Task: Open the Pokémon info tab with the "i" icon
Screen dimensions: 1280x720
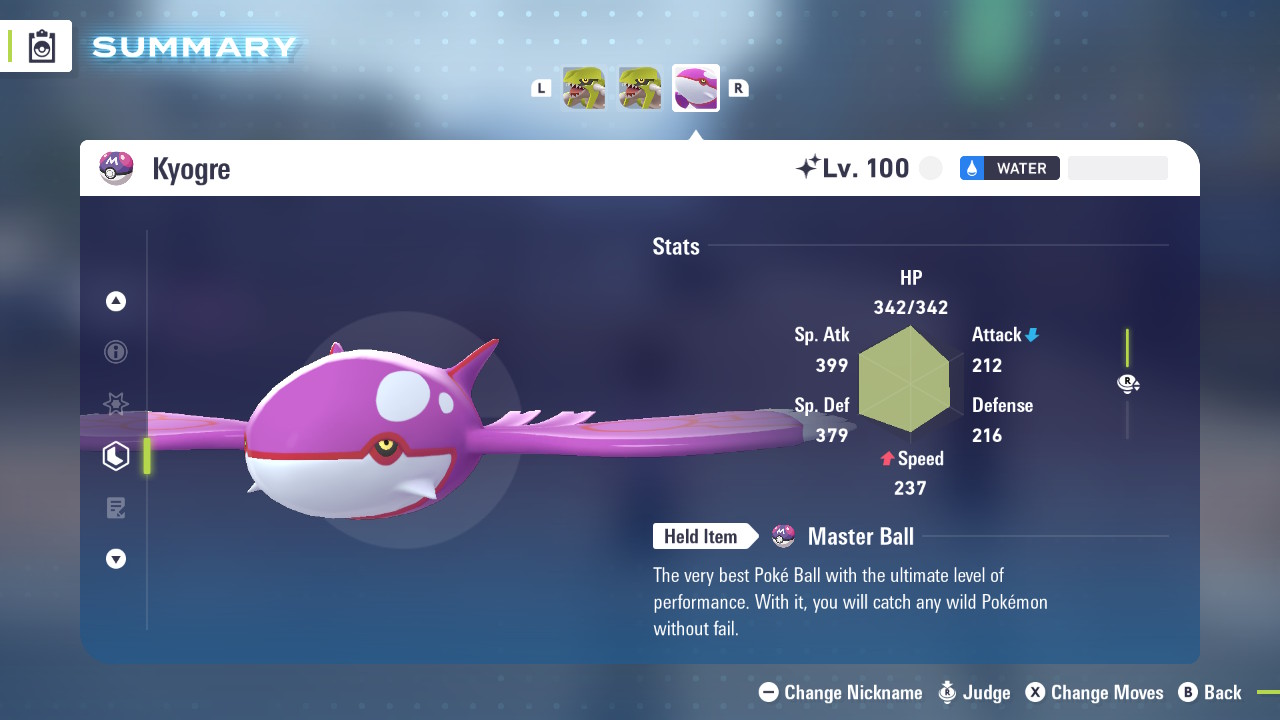Action: pyautogui.click(x=116, y=352)
